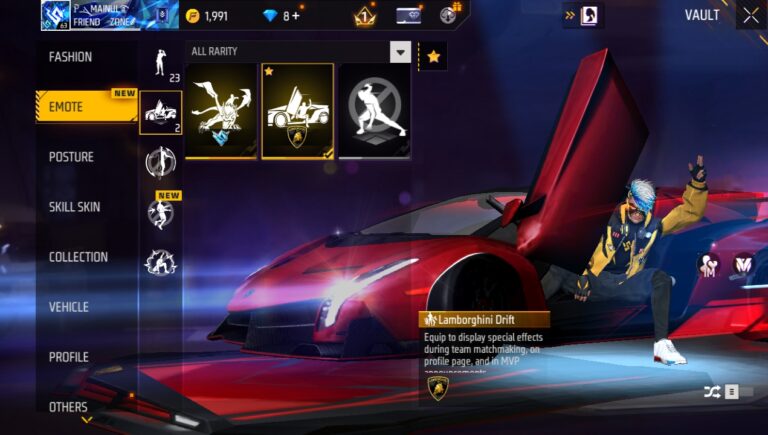The image size is (768, 435).
Task: Choose the winged creature emote tile
Action: click(221, 111)
